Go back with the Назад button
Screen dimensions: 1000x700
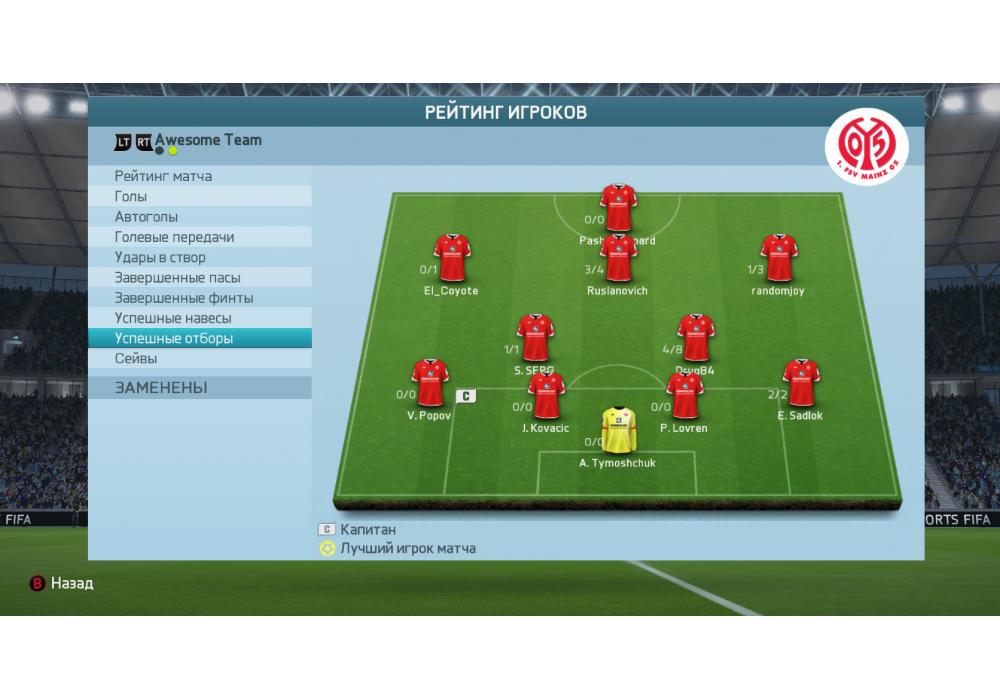pyautogui.click(x=62, y=583)
